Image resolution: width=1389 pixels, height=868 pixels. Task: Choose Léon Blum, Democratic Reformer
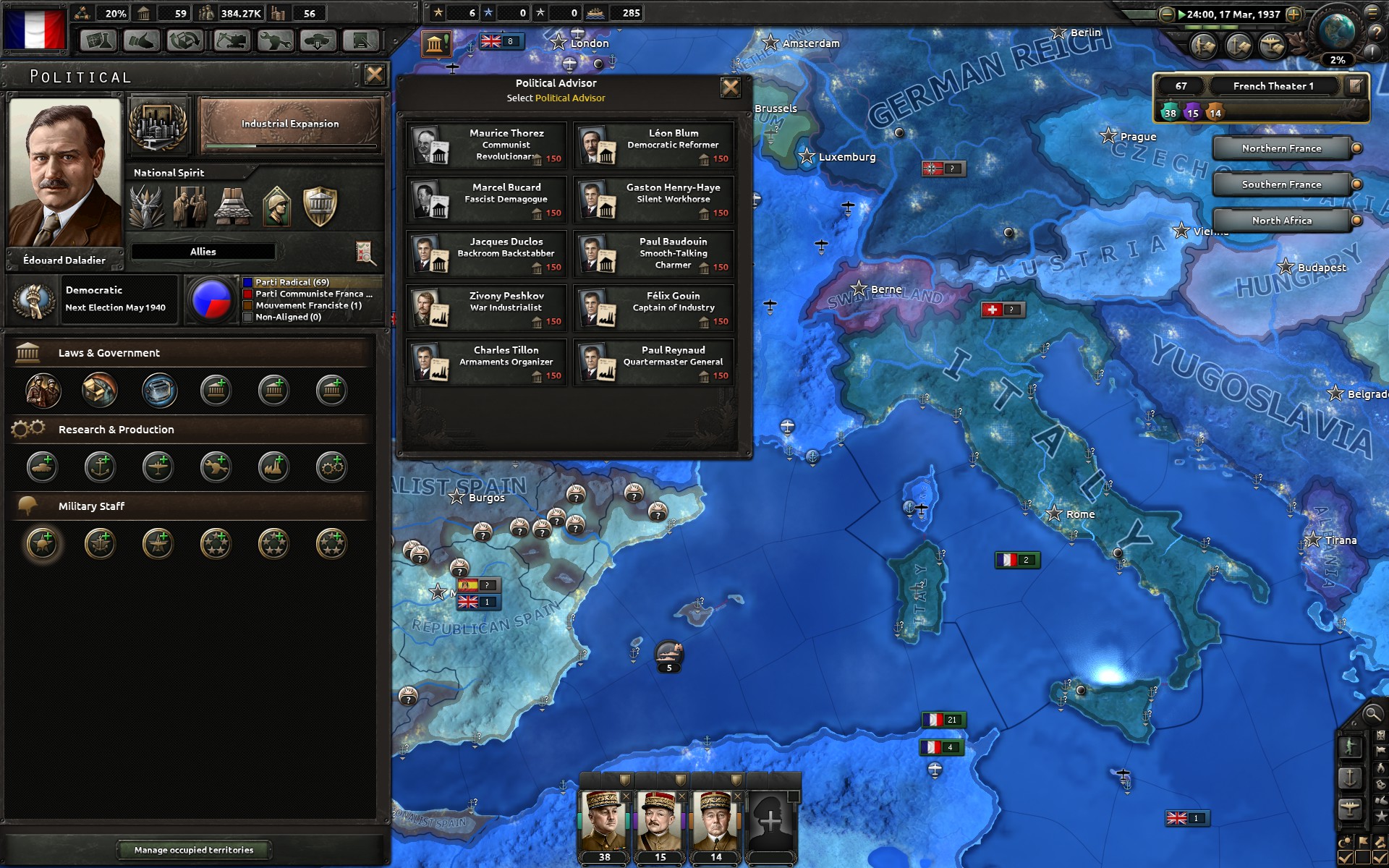653,145
